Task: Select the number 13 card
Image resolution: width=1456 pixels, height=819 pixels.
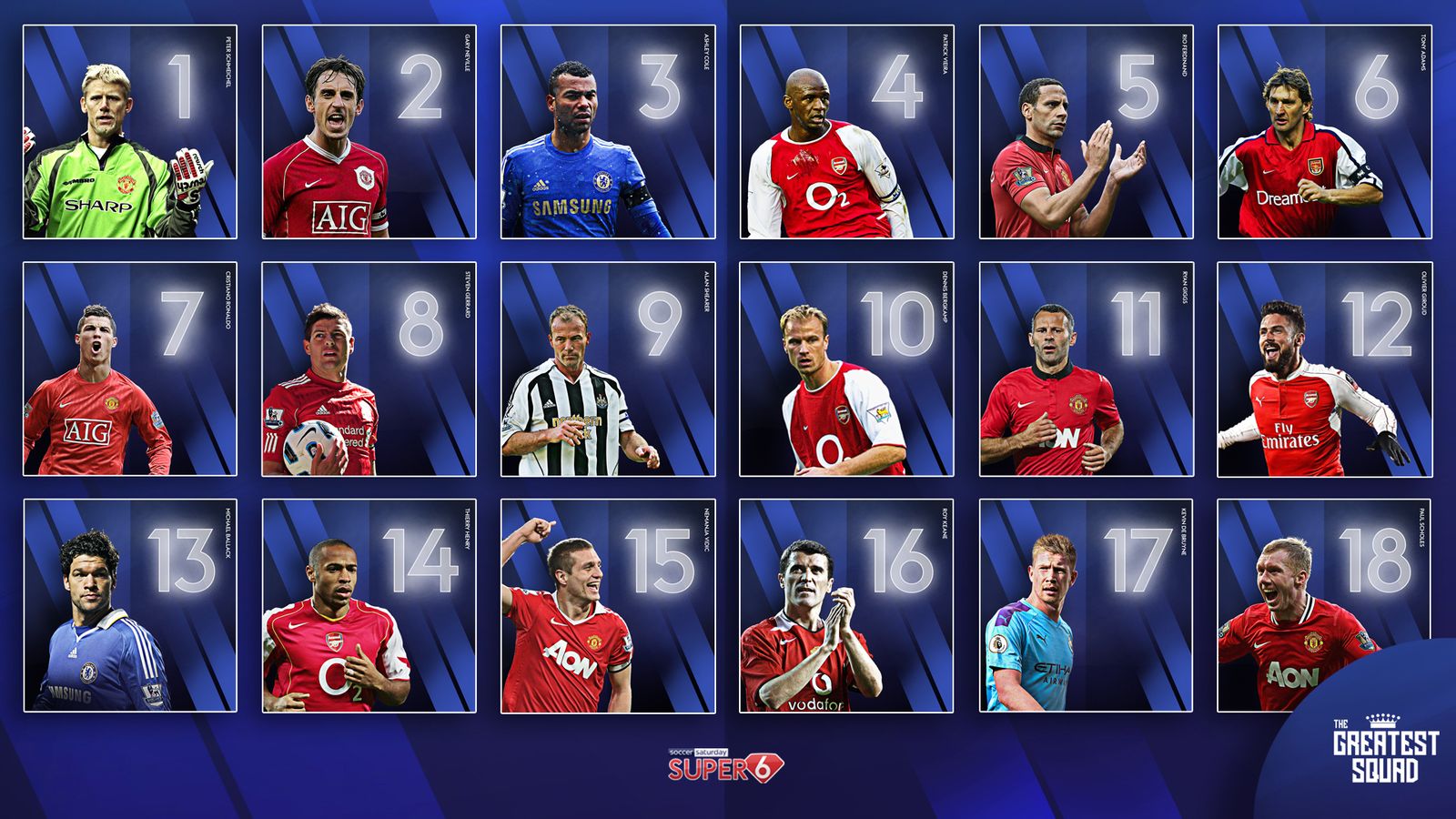Action: tap(130, 605)
